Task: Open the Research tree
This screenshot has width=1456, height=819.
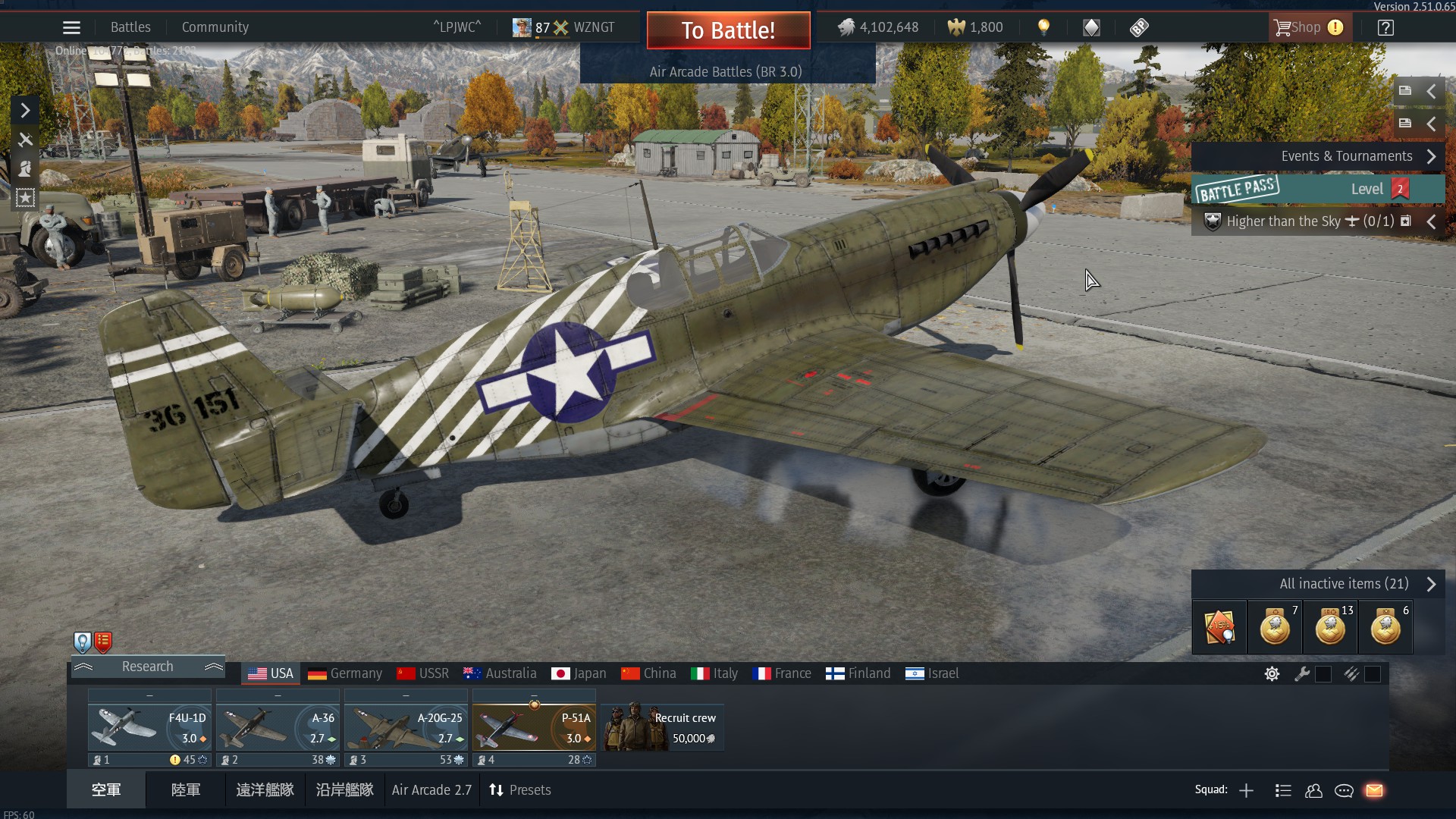Action: tap(148, 667)
